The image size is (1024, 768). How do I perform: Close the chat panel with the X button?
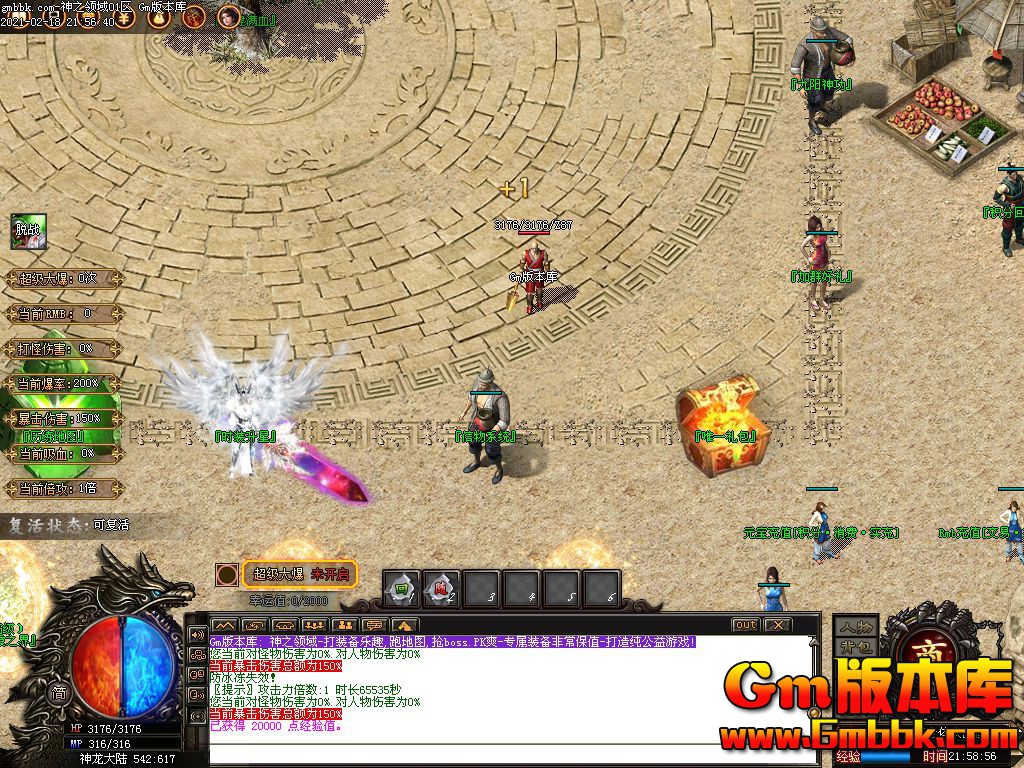pyautogui.click(x=776, y=625)
